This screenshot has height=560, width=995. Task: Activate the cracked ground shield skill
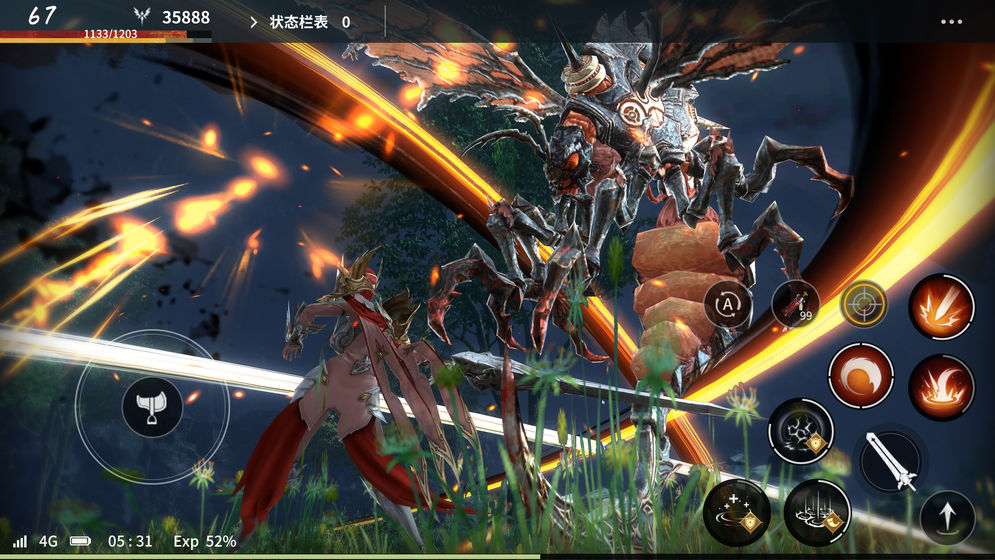coord(800,431)
